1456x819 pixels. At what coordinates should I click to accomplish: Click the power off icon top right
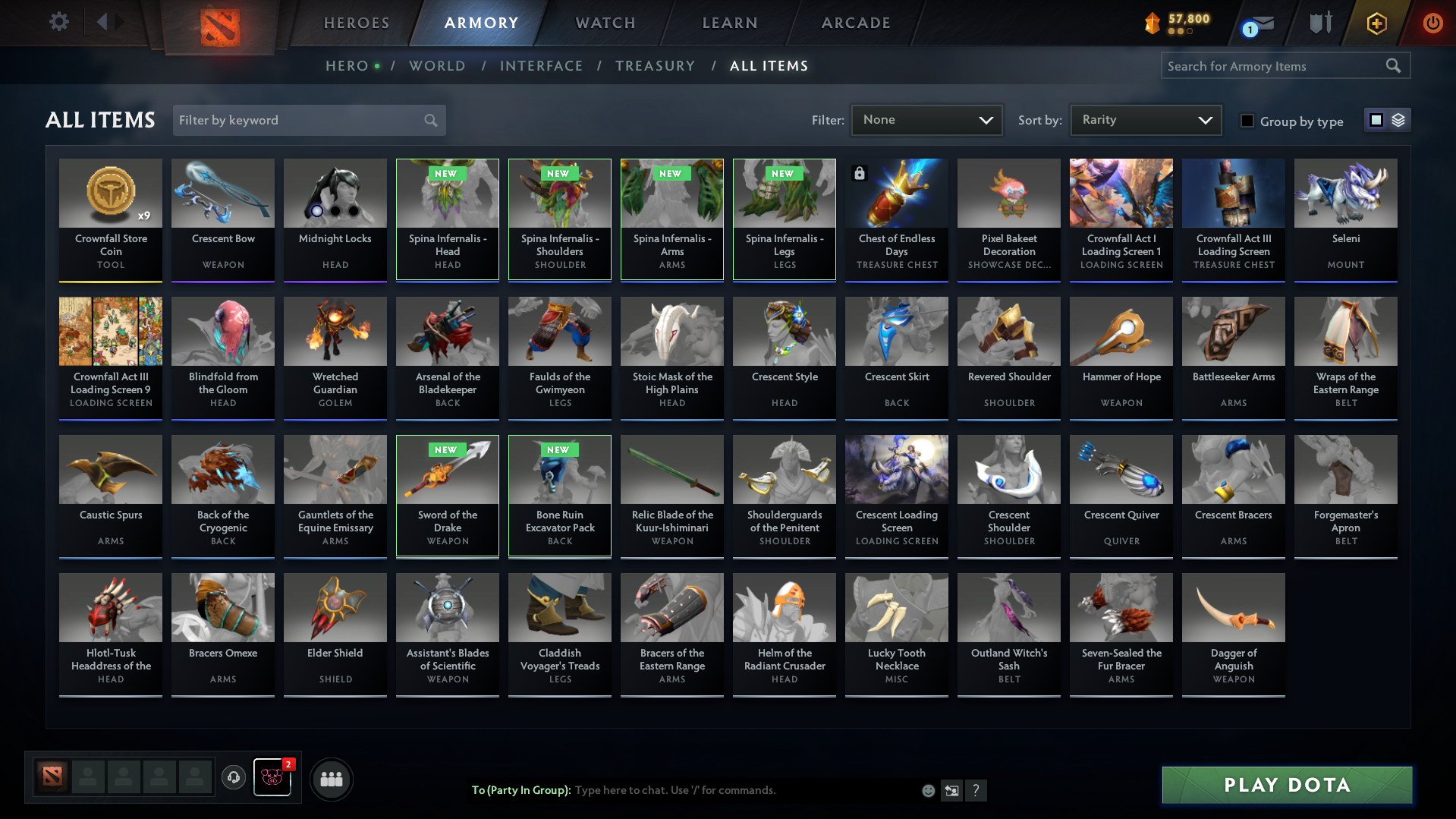click(x=1432, y=23)
